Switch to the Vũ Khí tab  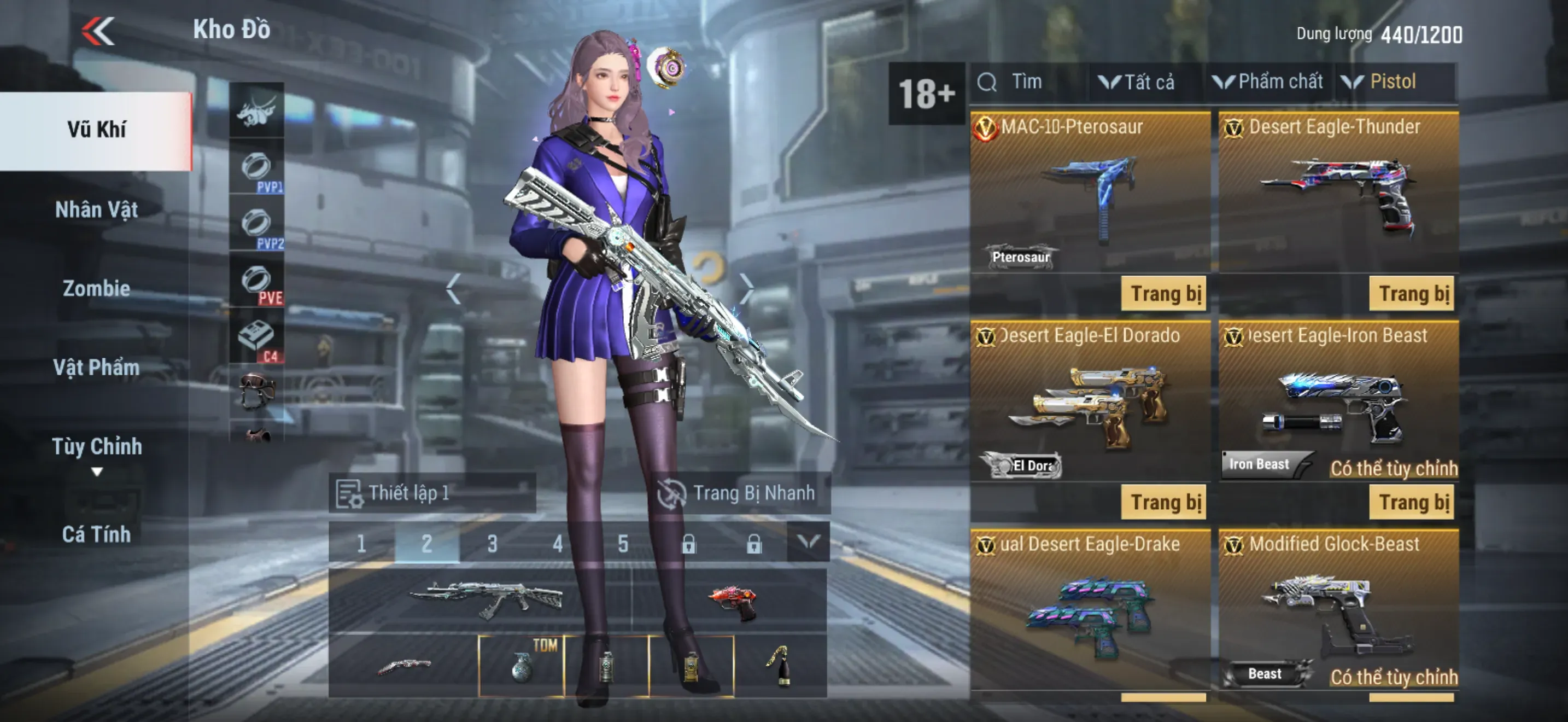(x=96, y=130)
